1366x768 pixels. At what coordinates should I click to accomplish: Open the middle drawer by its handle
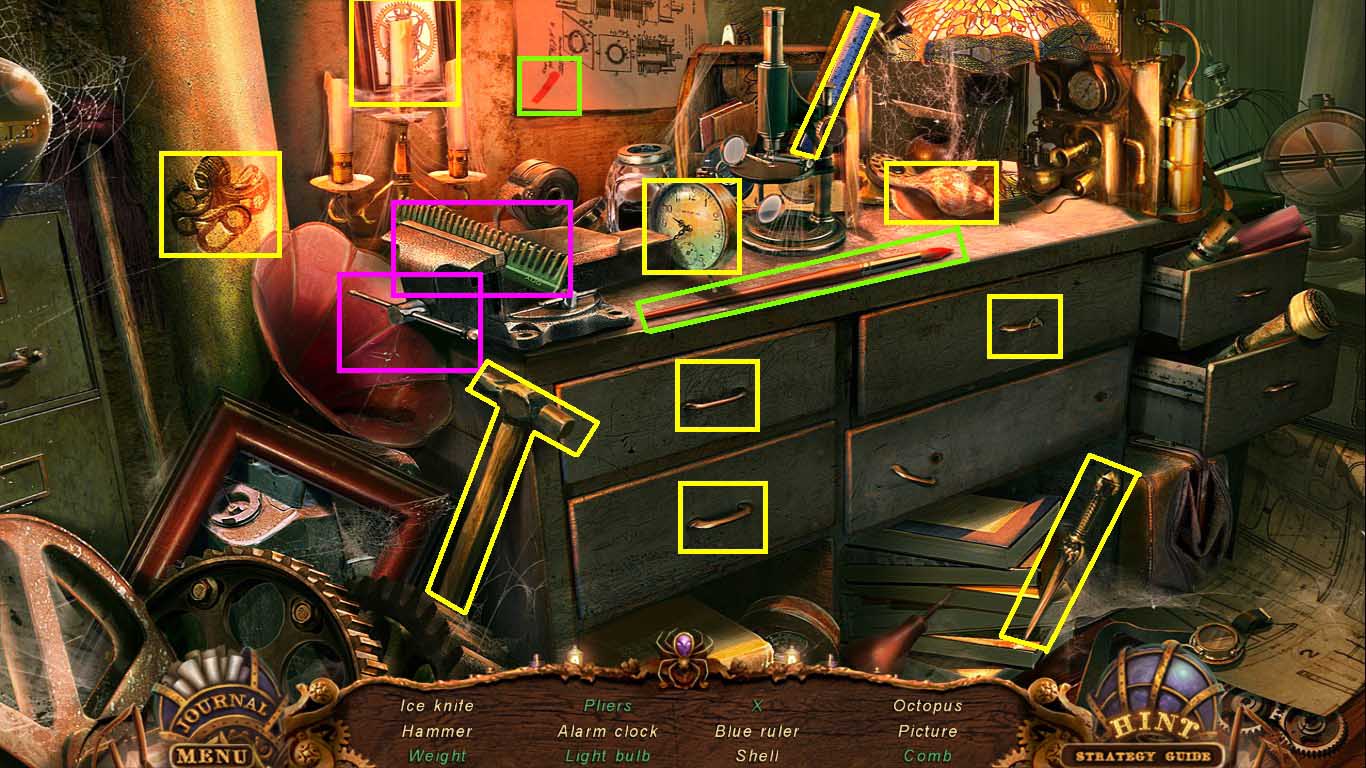coord(716,398)
